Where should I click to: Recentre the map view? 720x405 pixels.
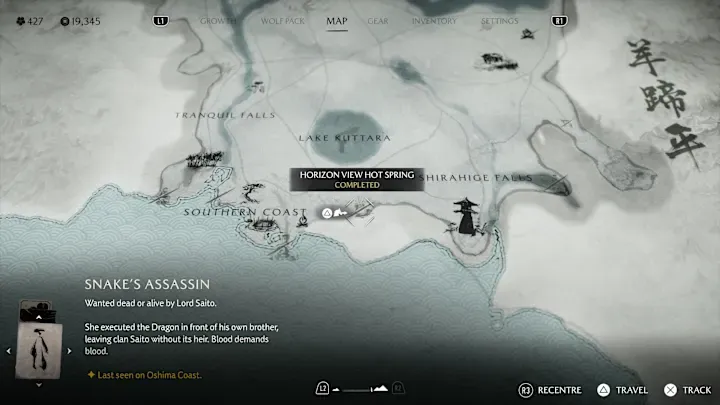548,389
